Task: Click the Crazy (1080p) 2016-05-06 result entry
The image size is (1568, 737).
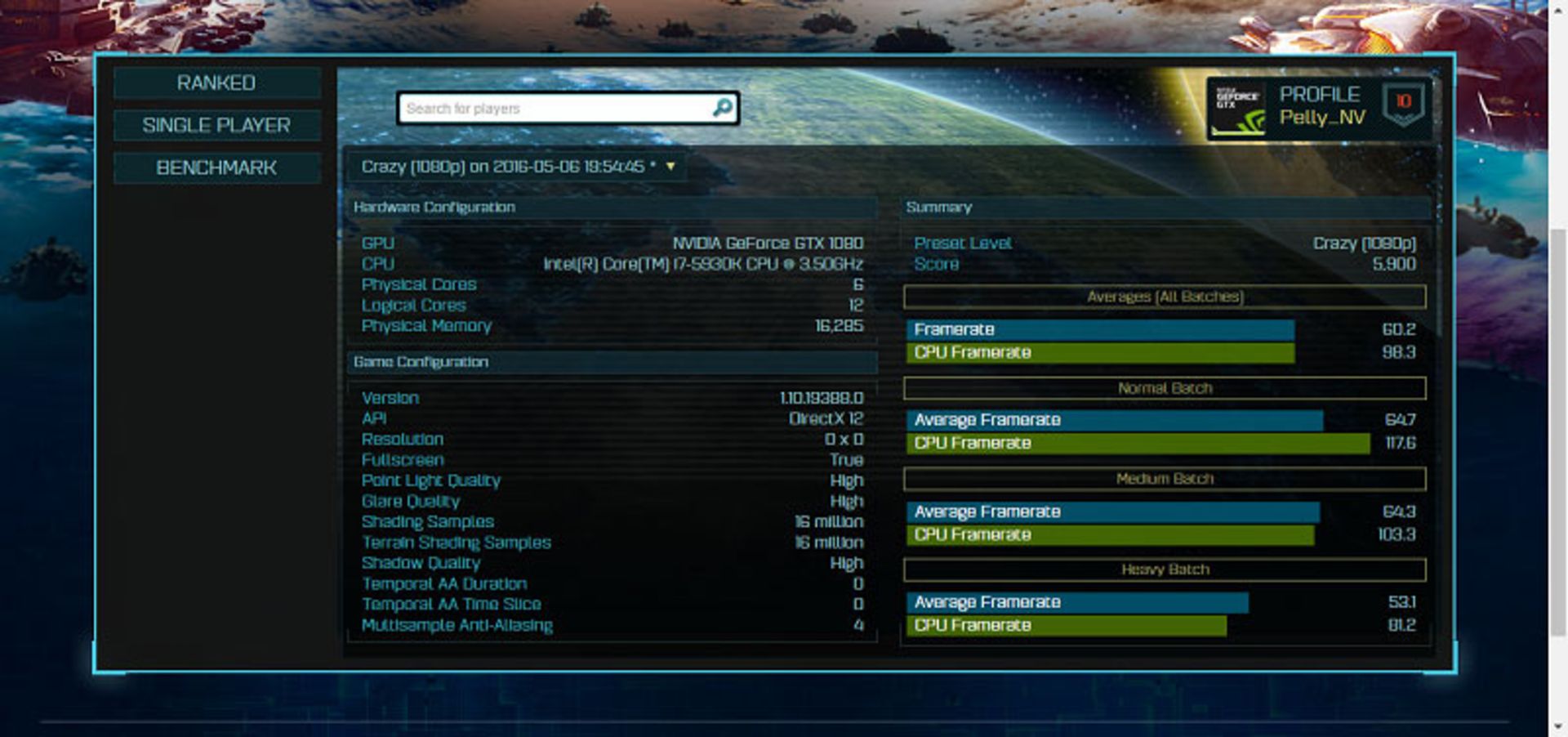Action: tap(506, 164)
